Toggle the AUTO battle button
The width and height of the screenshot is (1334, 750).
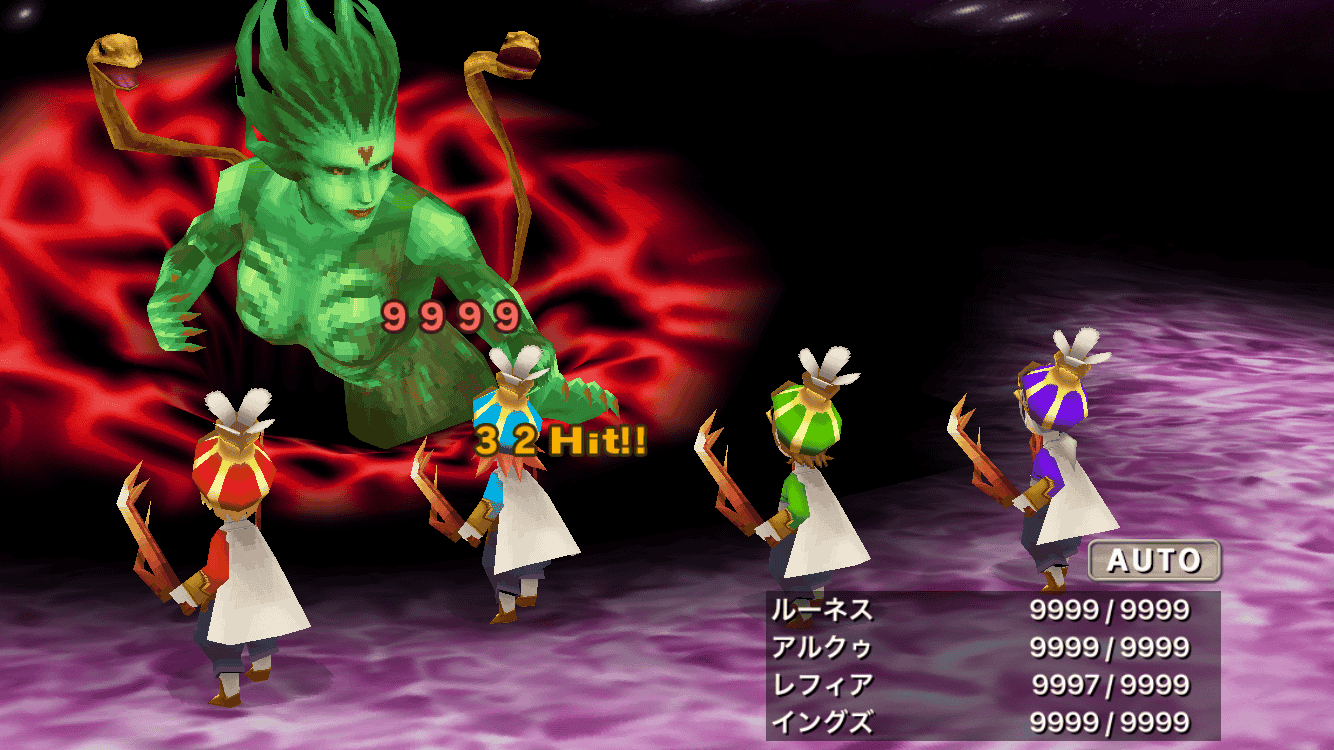click(1154, 560)
